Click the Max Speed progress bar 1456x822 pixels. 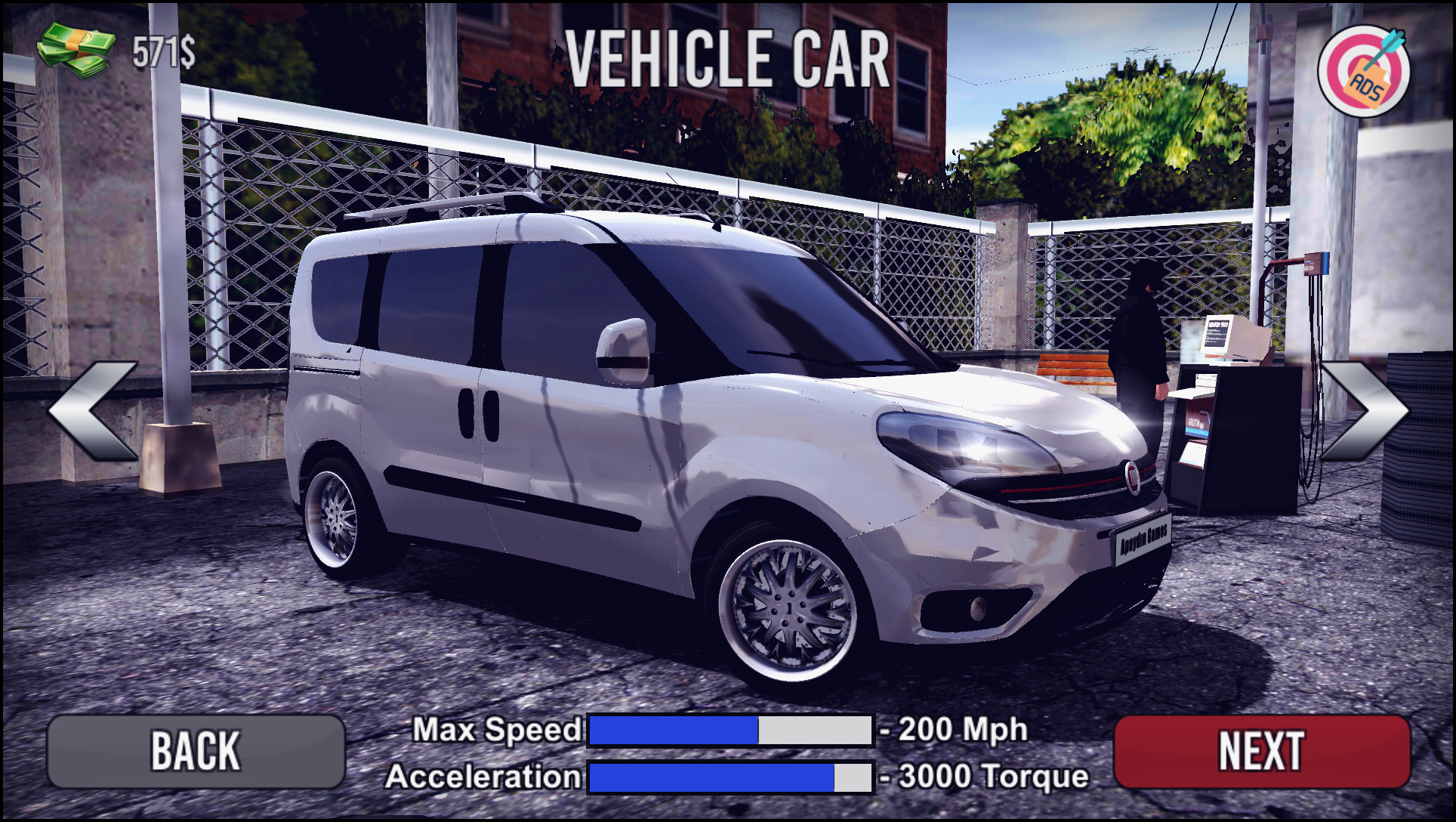coord(729,729)
